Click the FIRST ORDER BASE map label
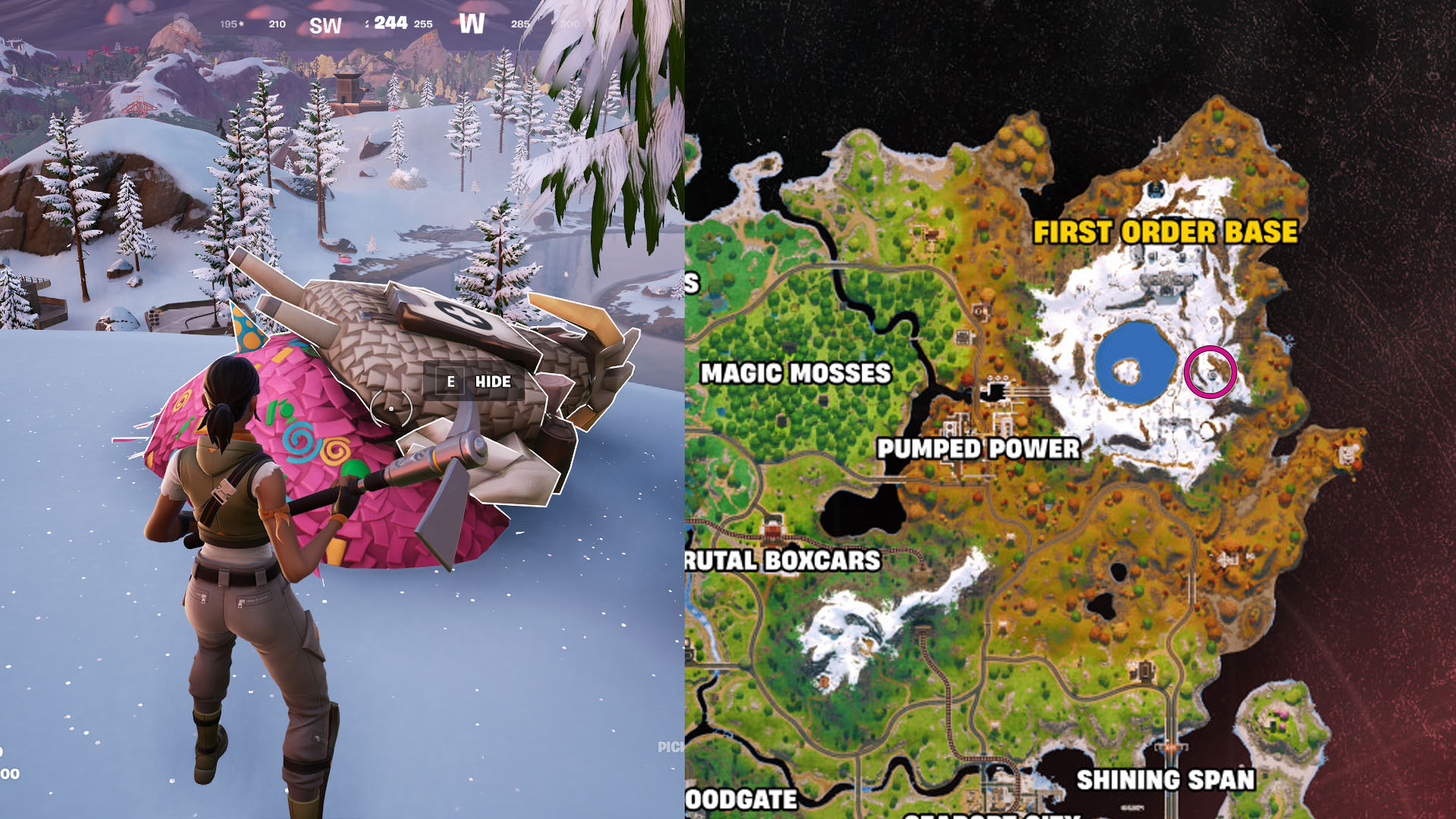1456x819 pixels. click(1167, 227)
